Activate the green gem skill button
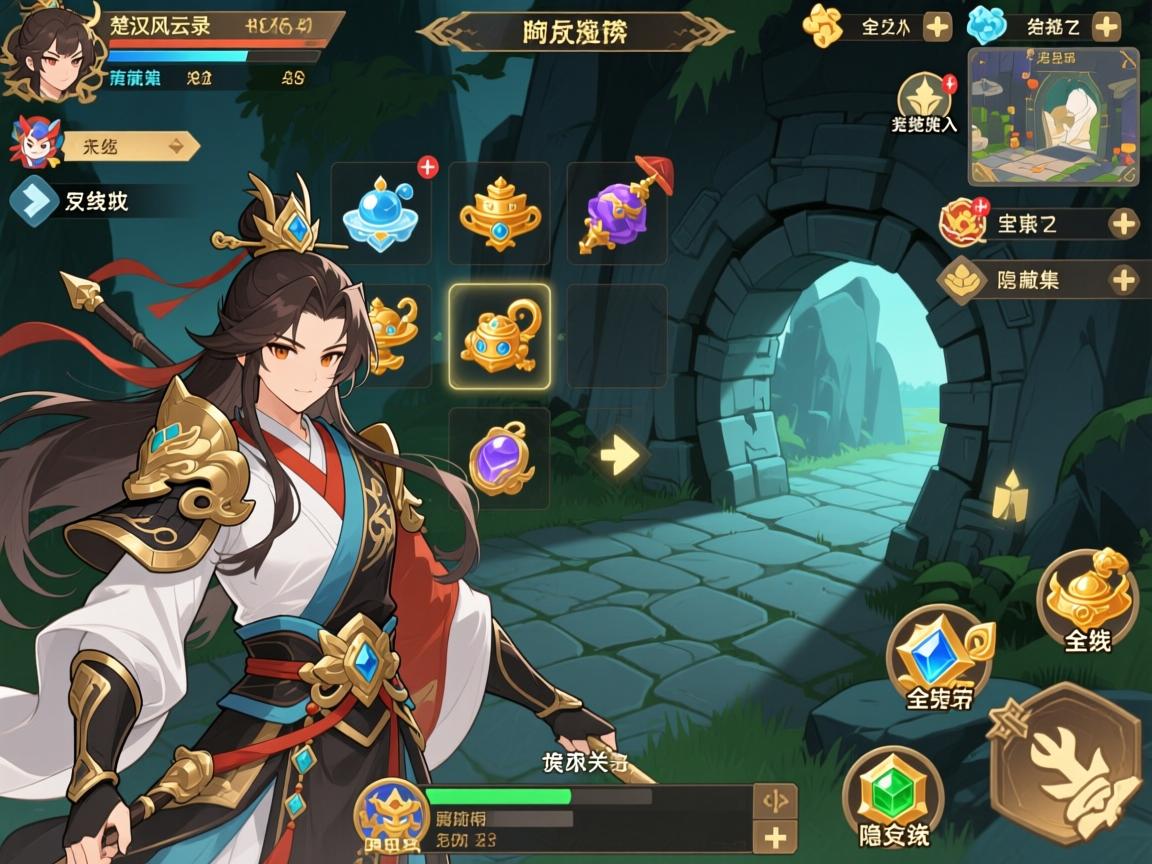Screen dimensions: 1152x864 (893, 797)
